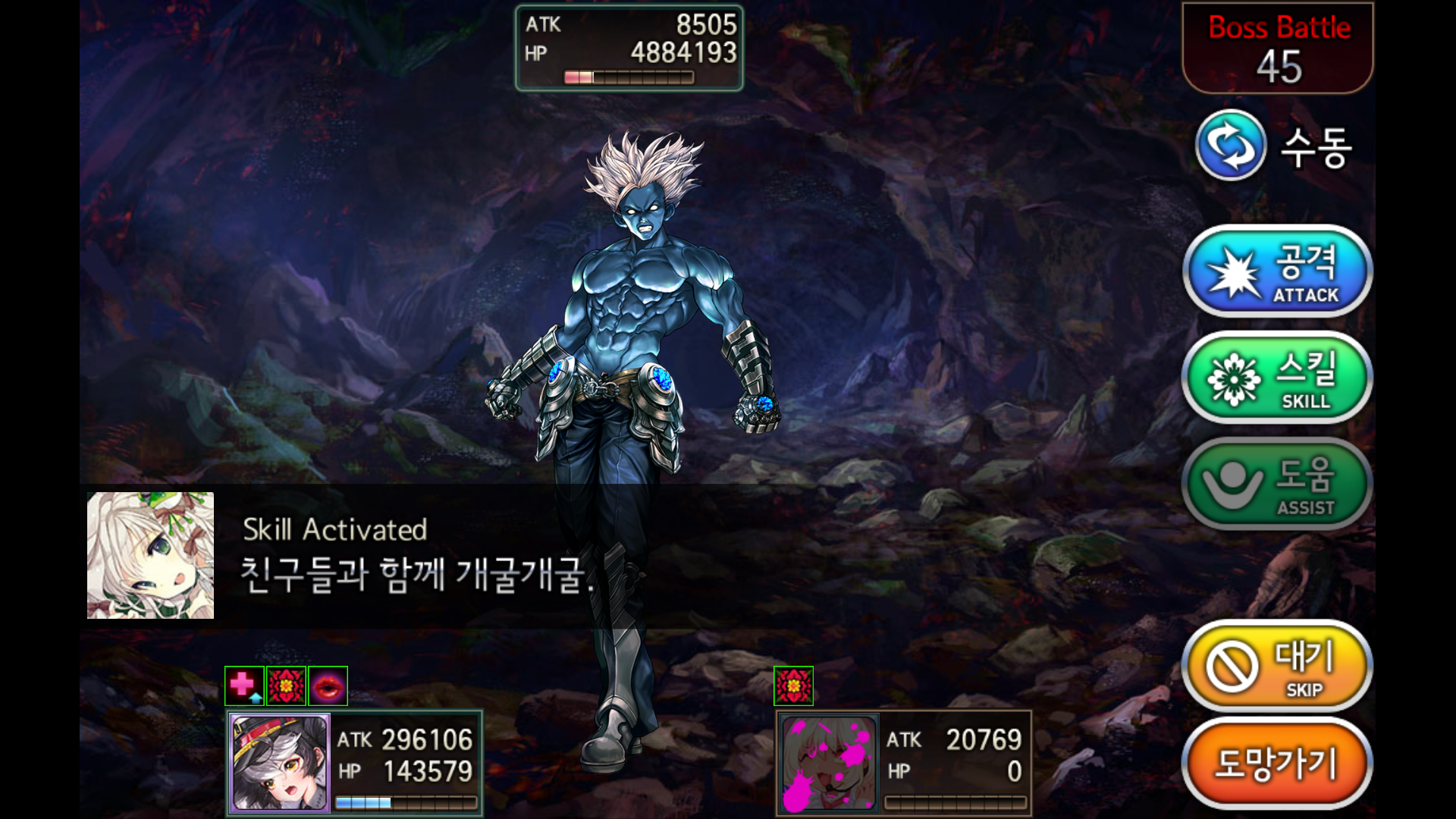Inspect the pink cross heal buff icon
Viewport: 1456px width, 819px height.
tap(244, 686)
